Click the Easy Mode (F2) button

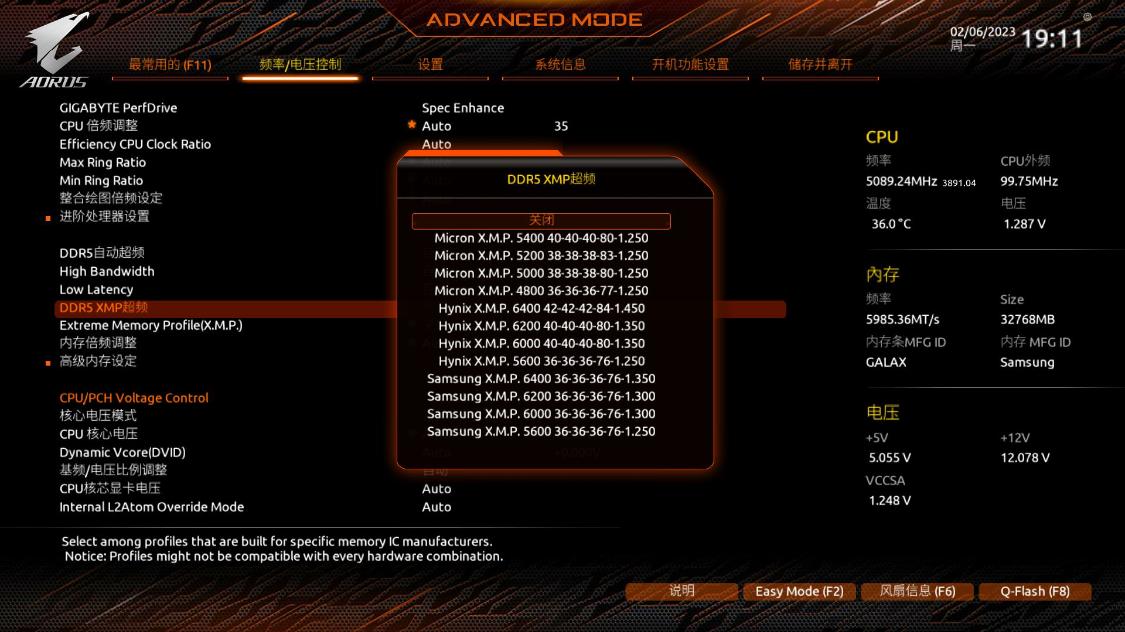coord(799,591)
